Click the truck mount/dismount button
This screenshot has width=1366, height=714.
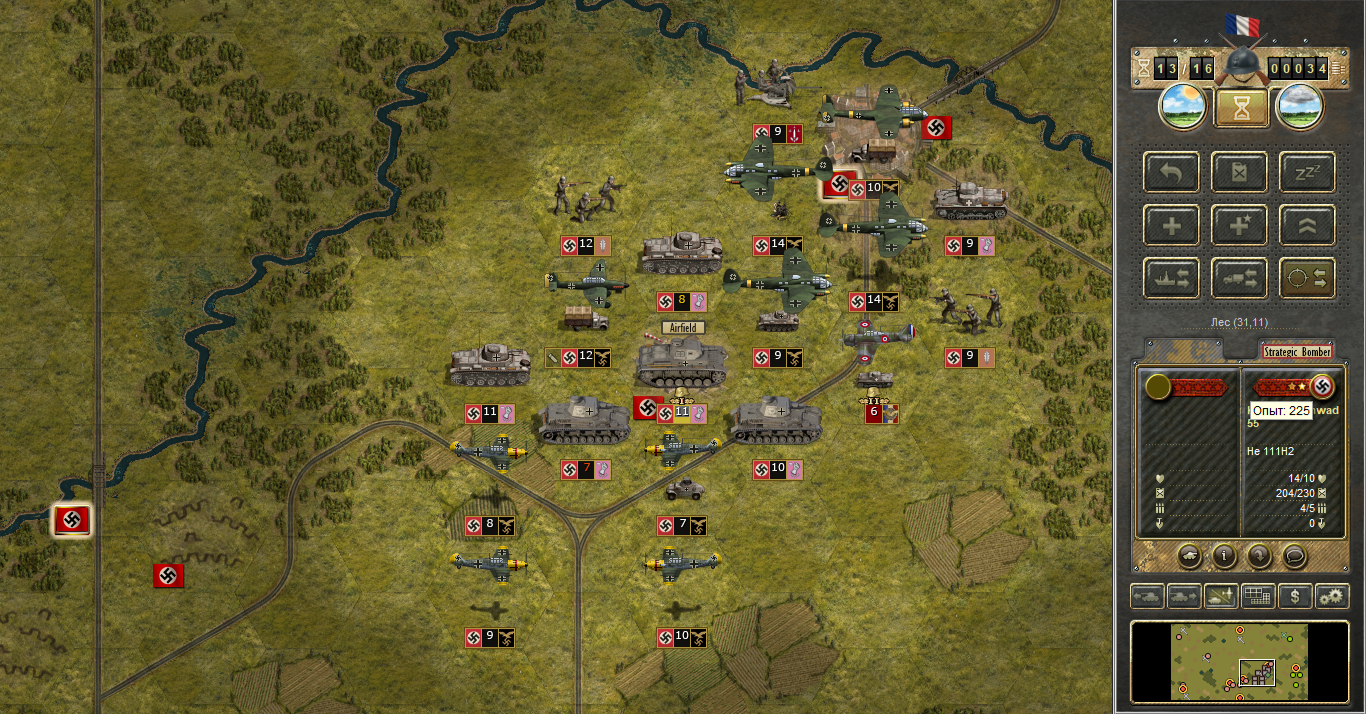[1240, 278]
